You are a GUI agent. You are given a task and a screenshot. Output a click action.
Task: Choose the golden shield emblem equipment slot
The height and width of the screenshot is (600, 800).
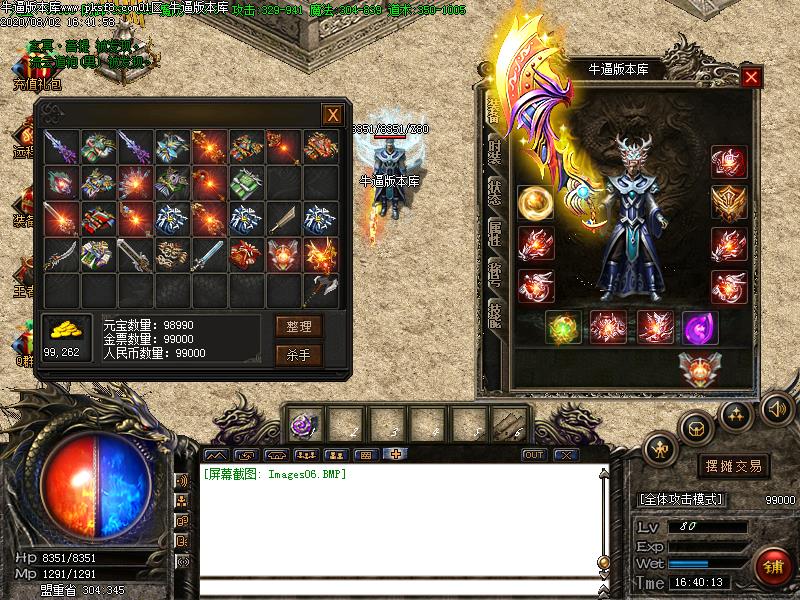[x=729, y=203]
